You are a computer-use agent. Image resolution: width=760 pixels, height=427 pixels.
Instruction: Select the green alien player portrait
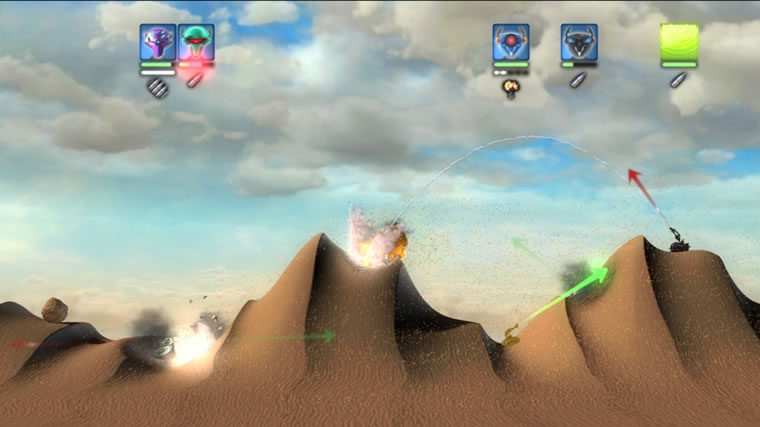196,42
